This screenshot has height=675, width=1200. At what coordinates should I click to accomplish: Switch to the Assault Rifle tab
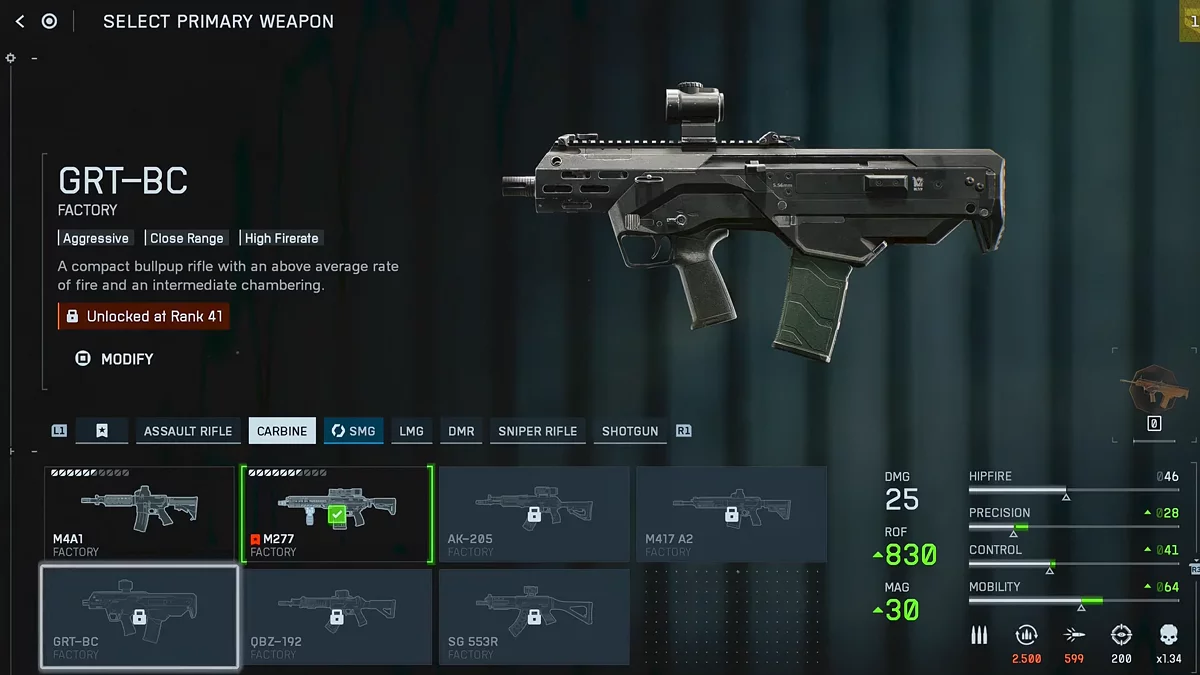click(x=188, y=431)
